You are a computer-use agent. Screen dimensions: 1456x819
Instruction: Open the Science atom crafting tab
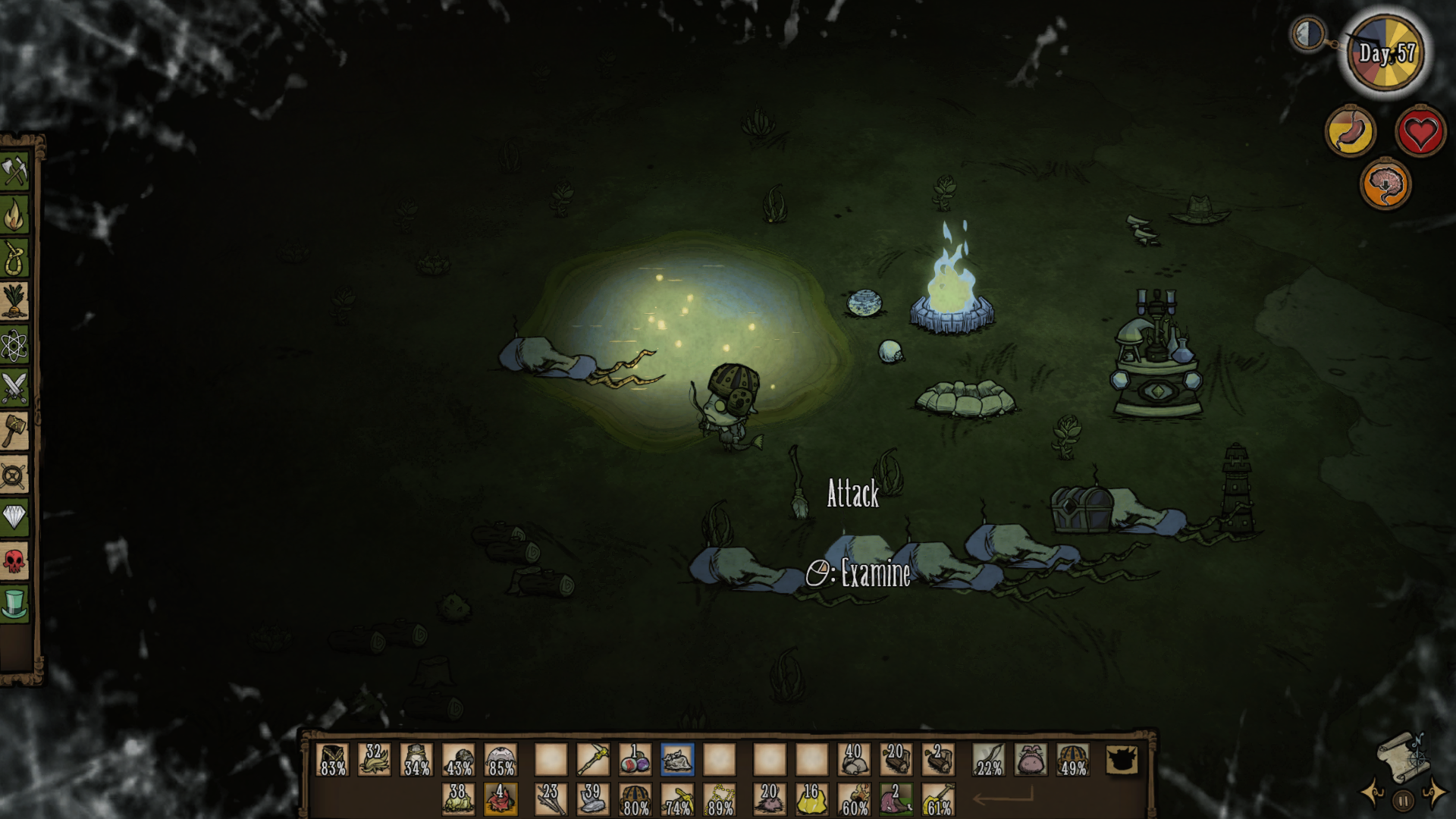click(14, 346)
